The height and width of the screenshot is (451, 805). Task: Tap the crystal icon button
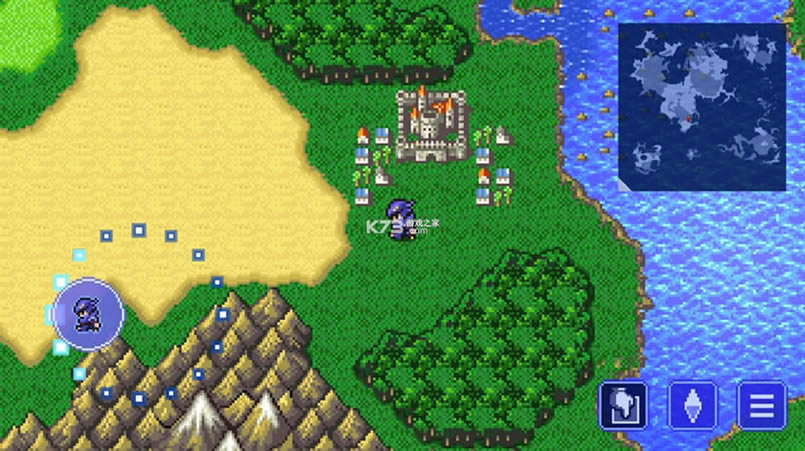[692, 405]
